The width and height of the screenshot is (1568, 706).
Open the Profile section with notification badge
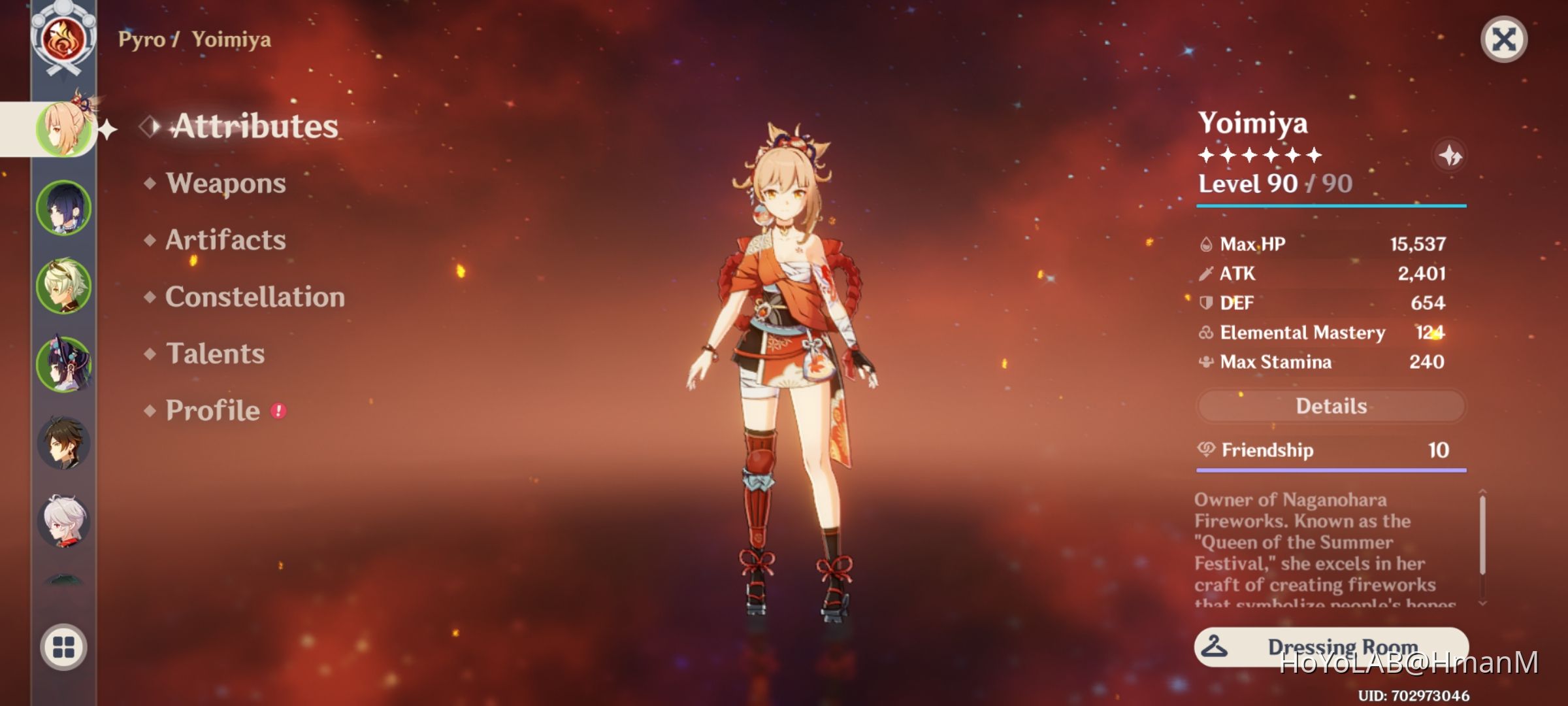coord(211,411)
